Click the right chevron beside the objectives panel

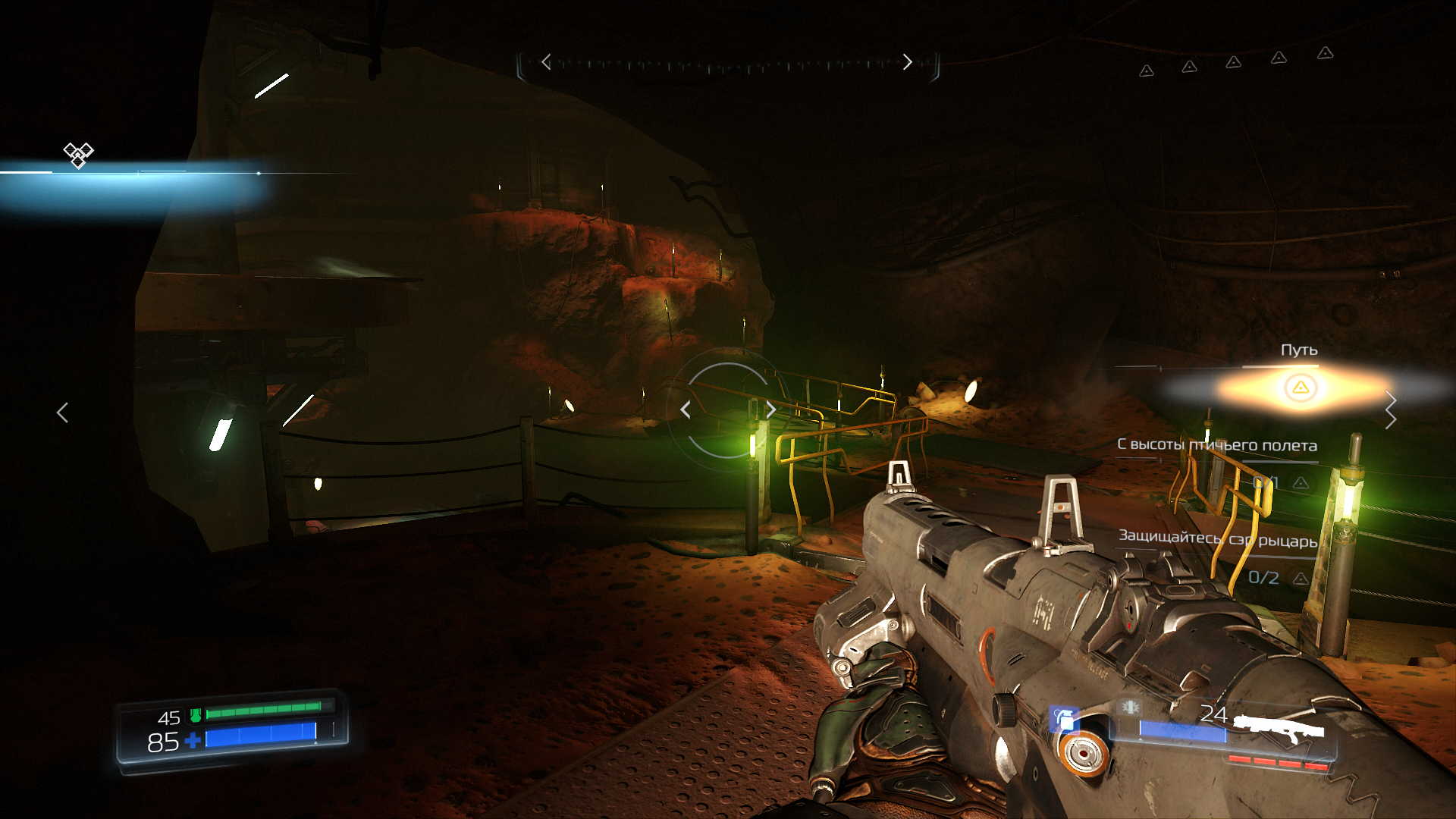(1390, 410)
